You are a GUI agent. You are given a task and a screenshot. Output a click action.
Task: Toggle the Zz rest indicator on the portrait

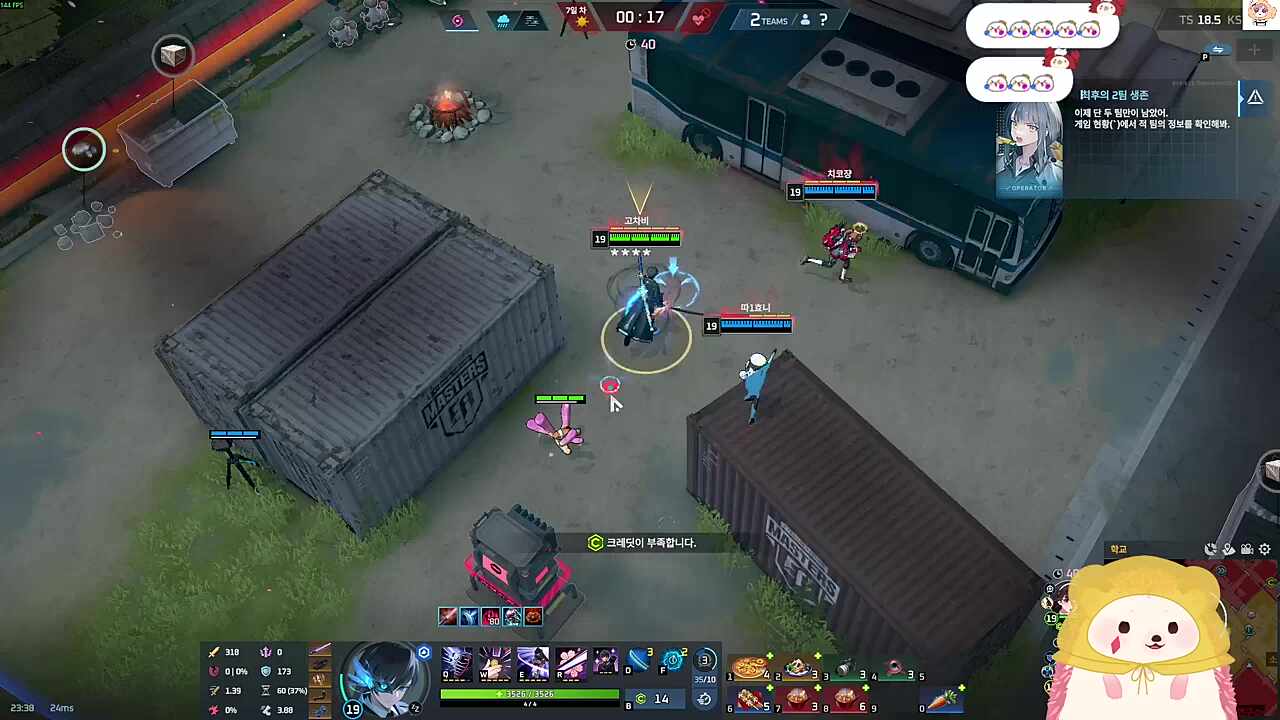click(415, 708)
